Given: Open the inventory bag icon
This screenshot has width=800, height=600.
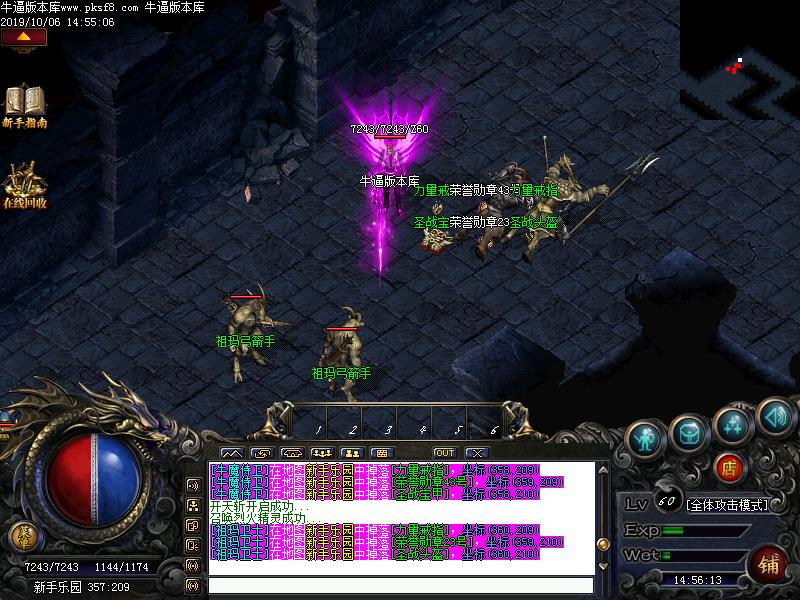Looking at the screenshot, I should (x=689, y=430).
